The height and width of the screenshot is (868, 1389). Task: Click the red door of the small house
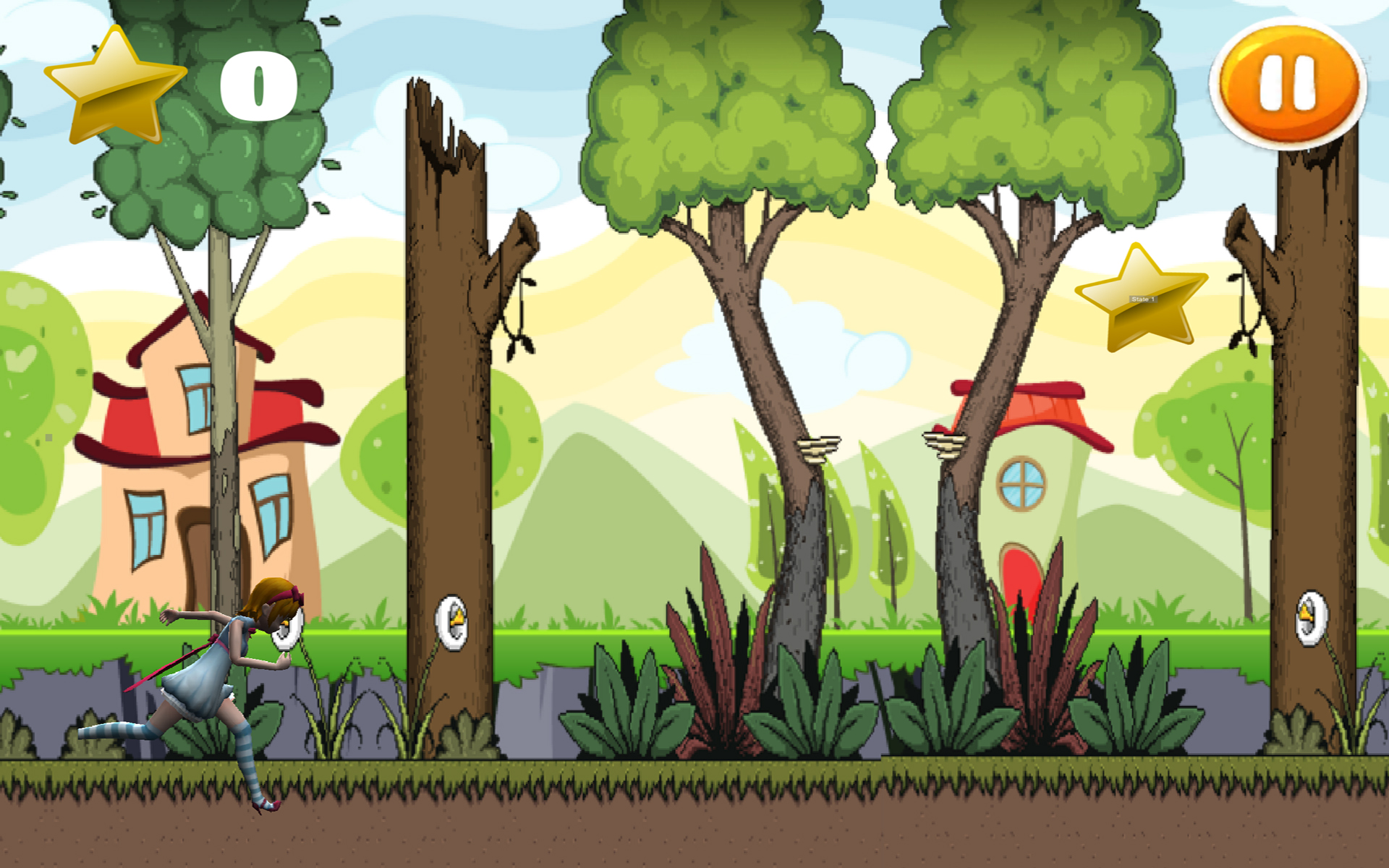pos(1022,575)
